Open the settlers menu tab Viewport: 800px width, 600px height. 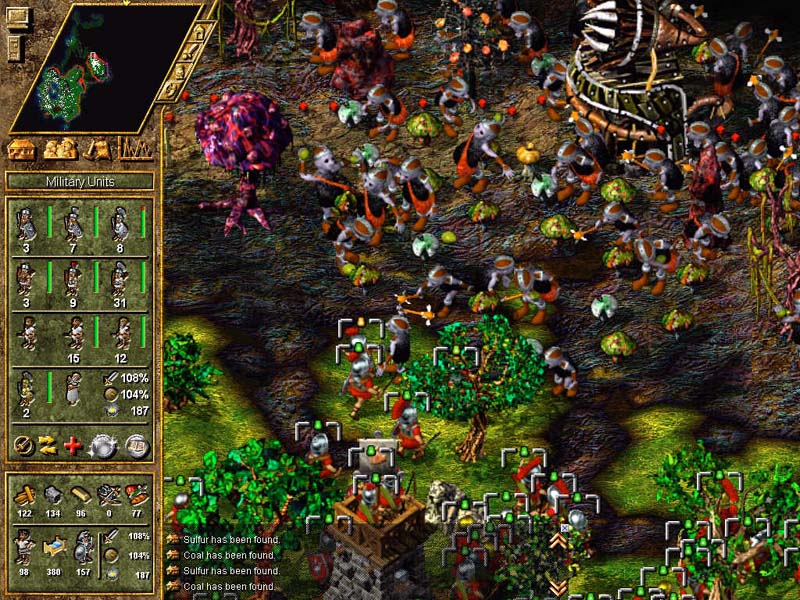point(60,150)
